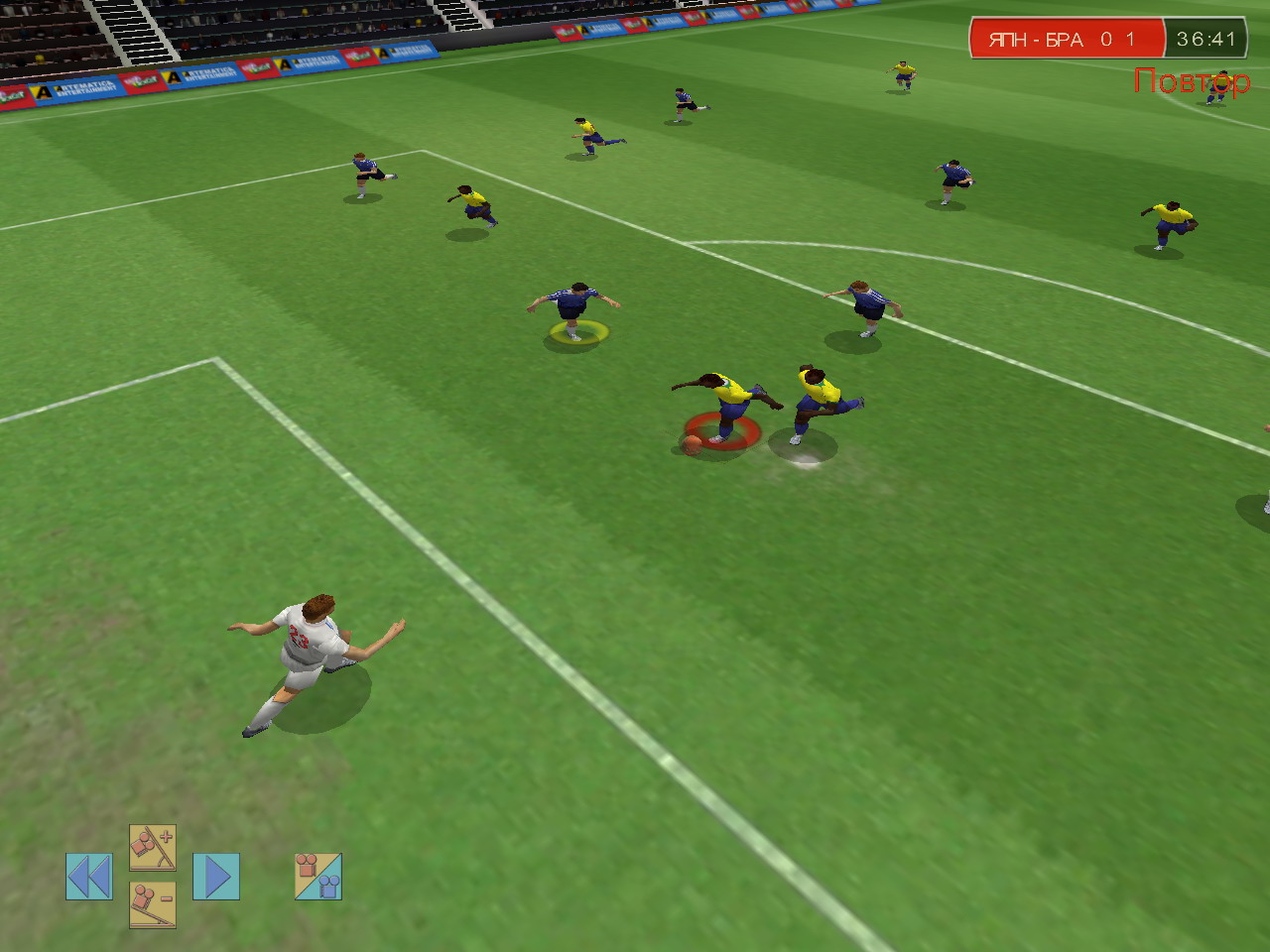Viewport: 1270px width, 952px height.
Task: Click the 0 1 score display
Action: click(1113, 38)
